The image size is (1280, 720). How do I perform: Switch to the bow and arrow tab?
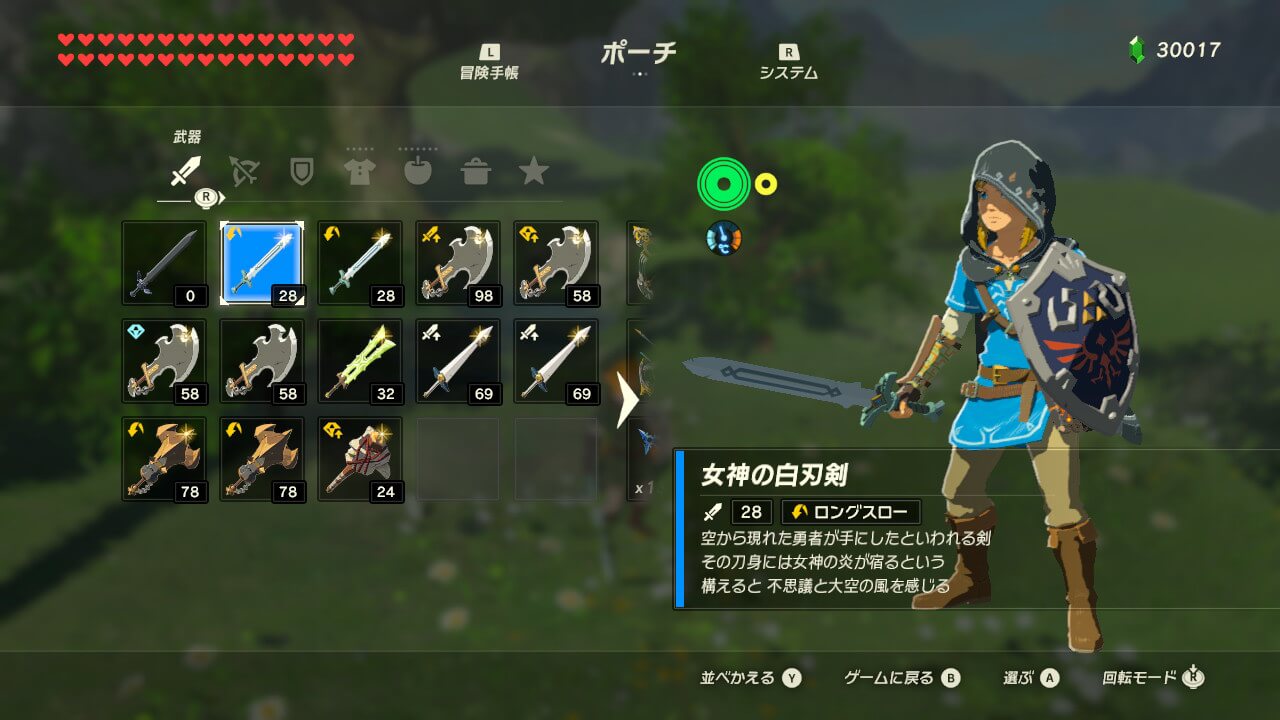coord(243,172)
